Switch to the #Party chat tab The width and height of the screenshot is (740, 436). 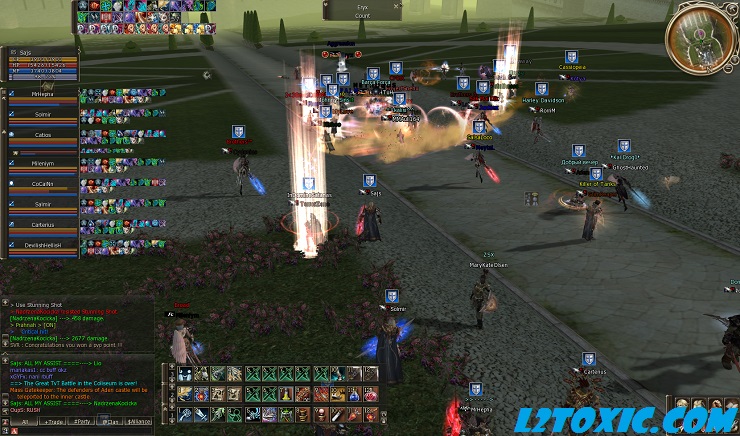[82, 422]
